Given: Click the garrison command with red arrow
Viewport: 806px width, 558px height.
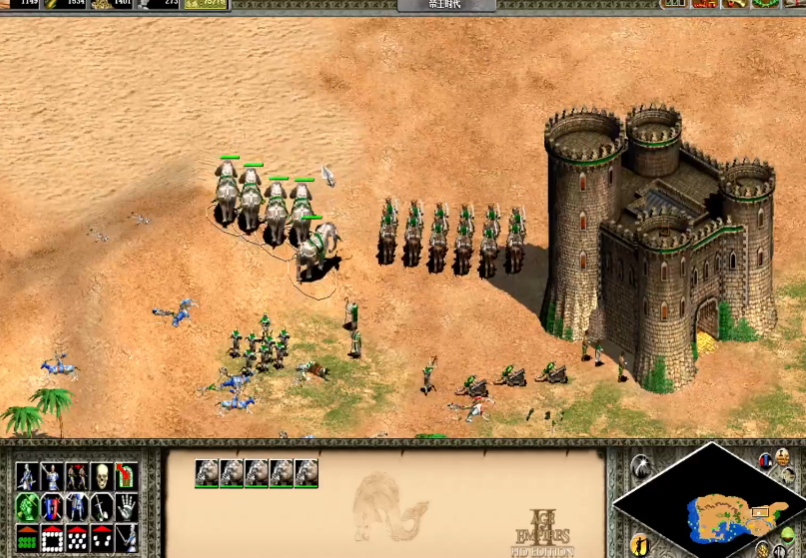Looking at the screenshot, I should [127, 476].
